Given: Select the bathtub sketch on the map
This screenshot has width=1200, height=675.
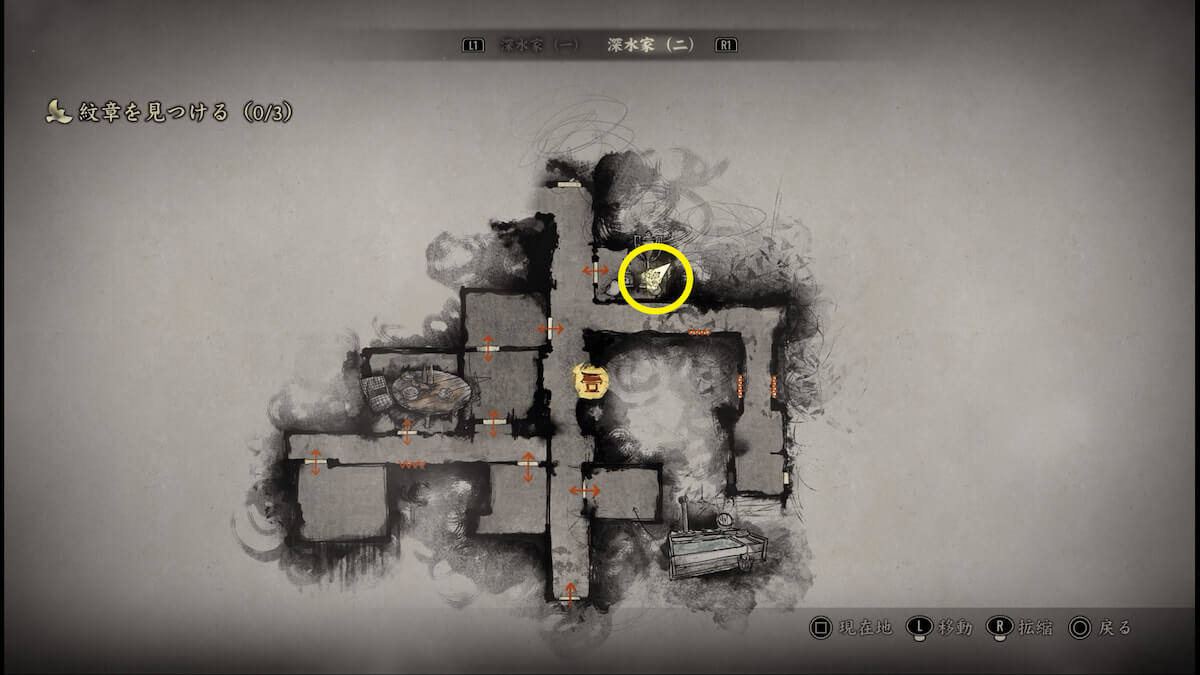Looking at the screenshot, I should pyautogui.click(x=716, y=550).
